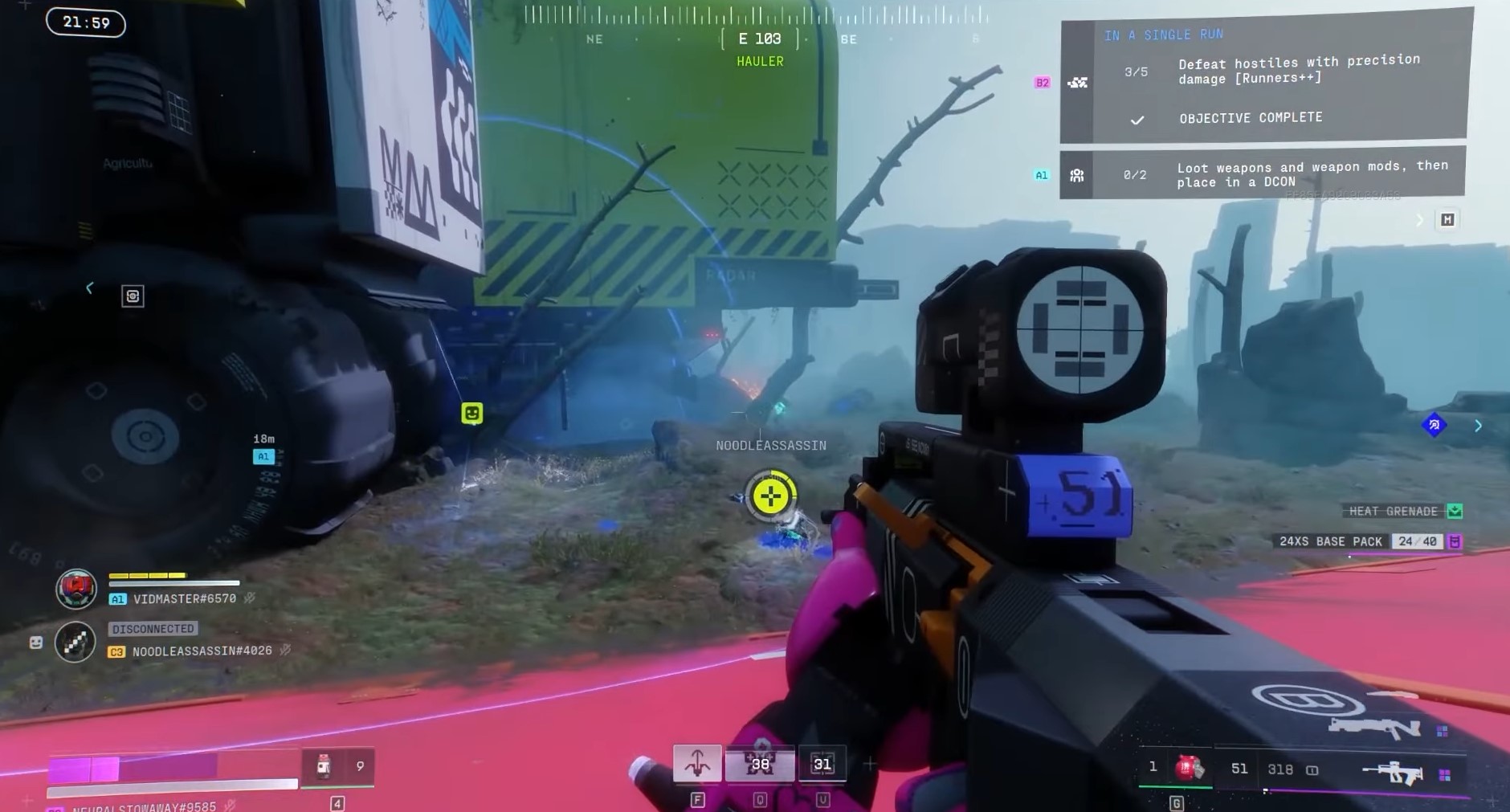Select the utility item icon showing 31
Viewport: 1510px width, 812px height.
821,763
